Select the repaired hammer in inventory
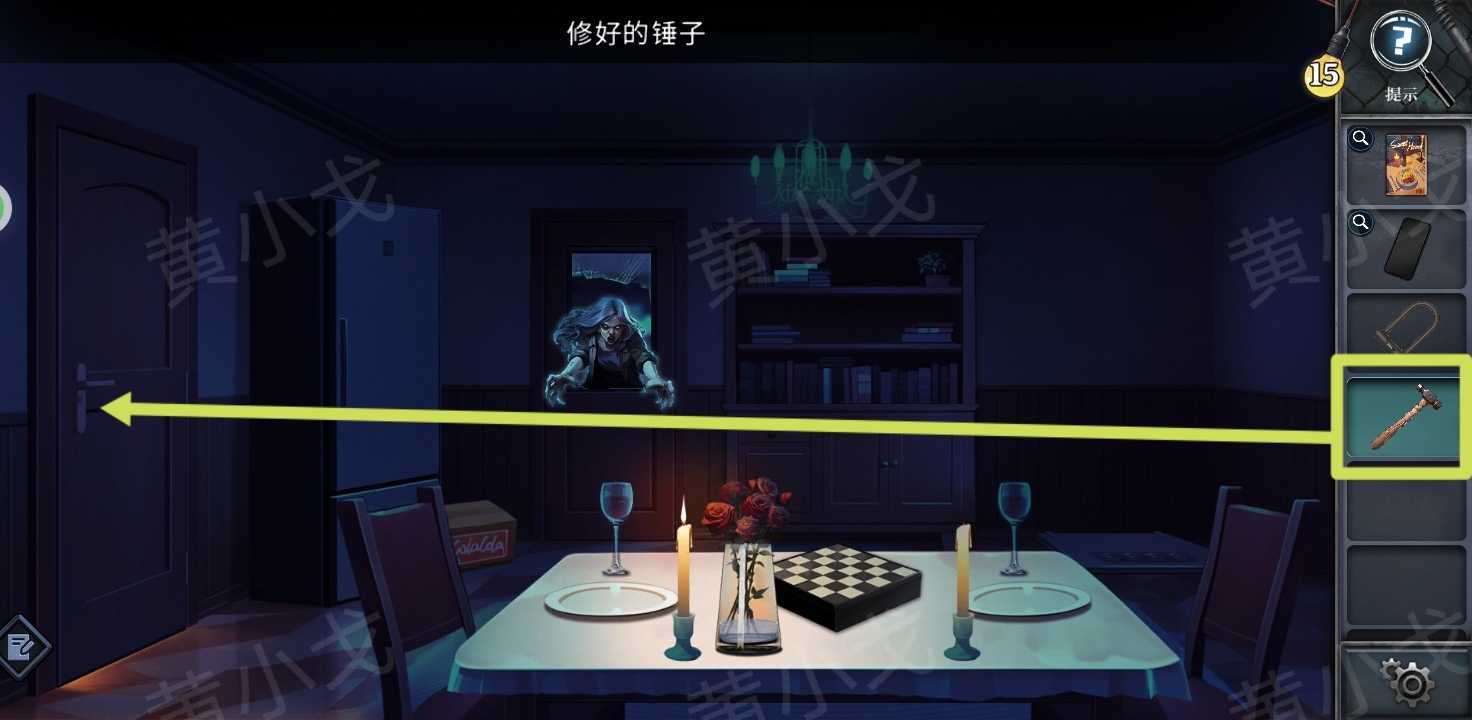Viewport: 1472px width, 720px height. click(1404, 418)
